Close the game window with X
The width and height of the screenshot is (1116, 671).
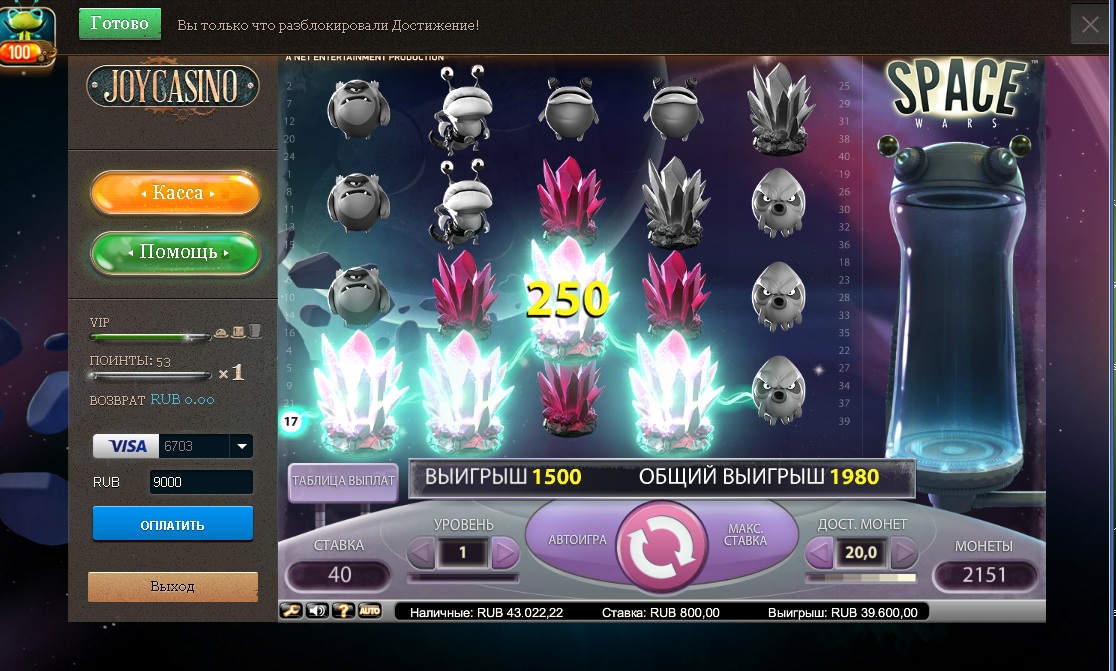pyautogui.click(x=1089, y=25)
